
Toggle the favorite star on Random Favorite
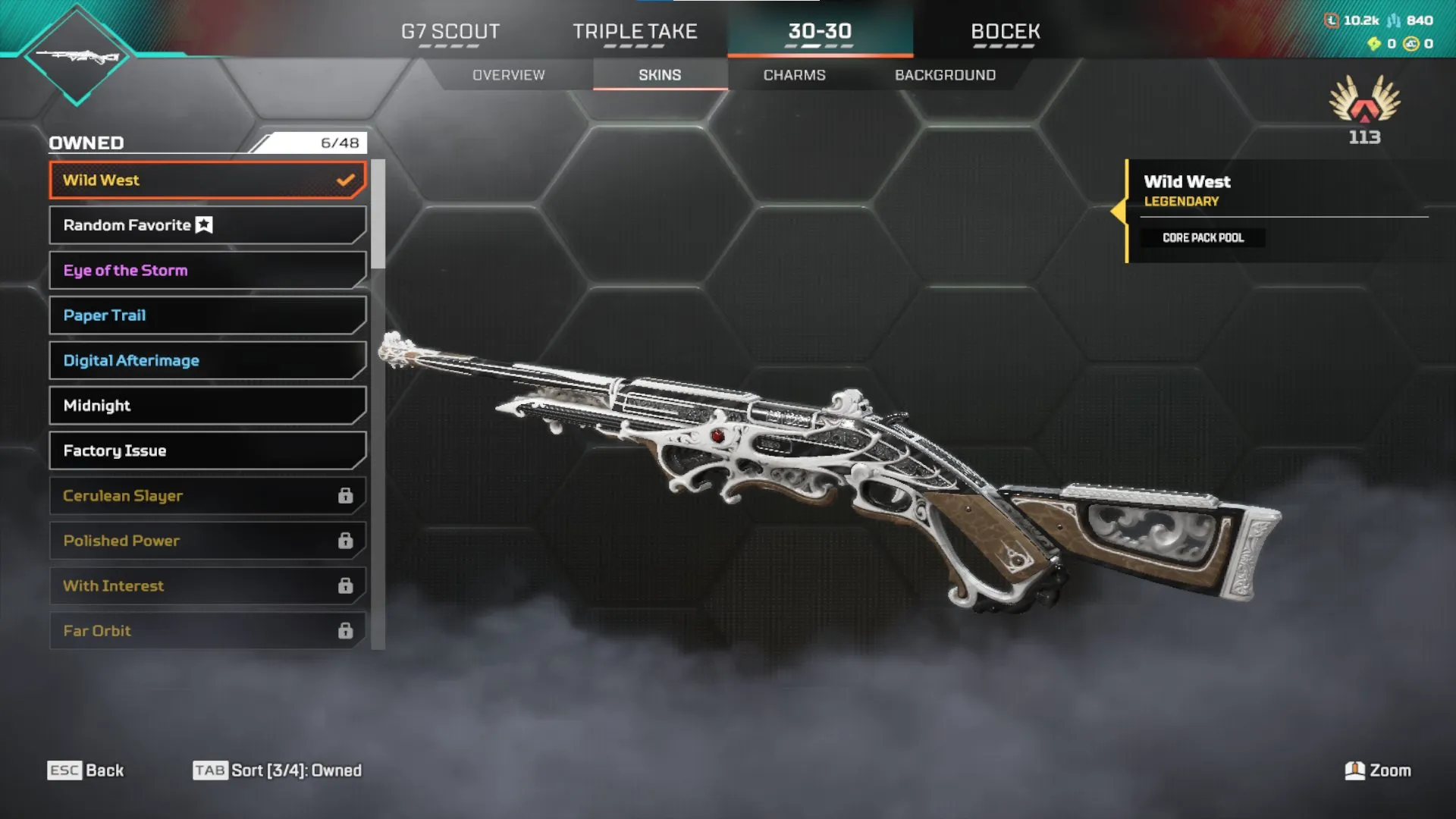point(202,224)
